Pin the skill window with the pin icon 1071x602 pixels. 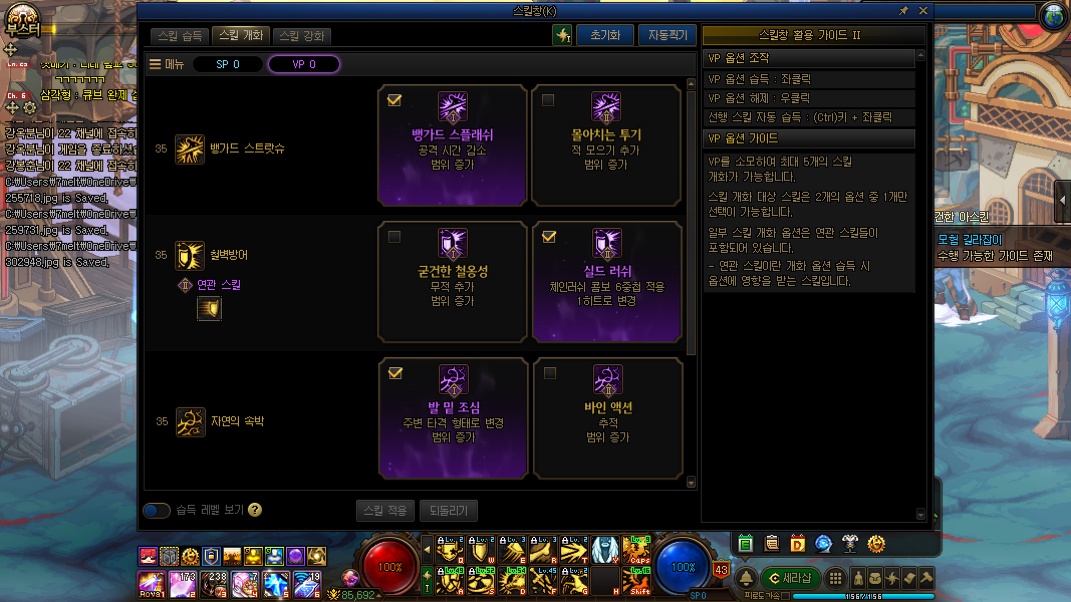click(x=904, y=10)
